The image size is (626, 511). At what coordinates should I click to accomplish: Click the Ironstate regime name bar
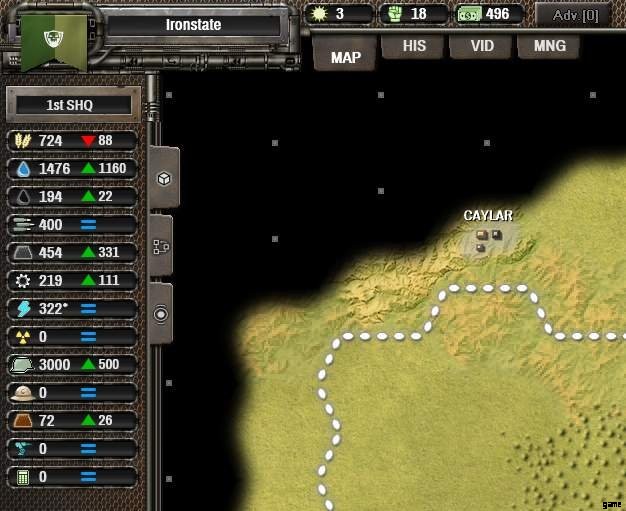[193, 25]
